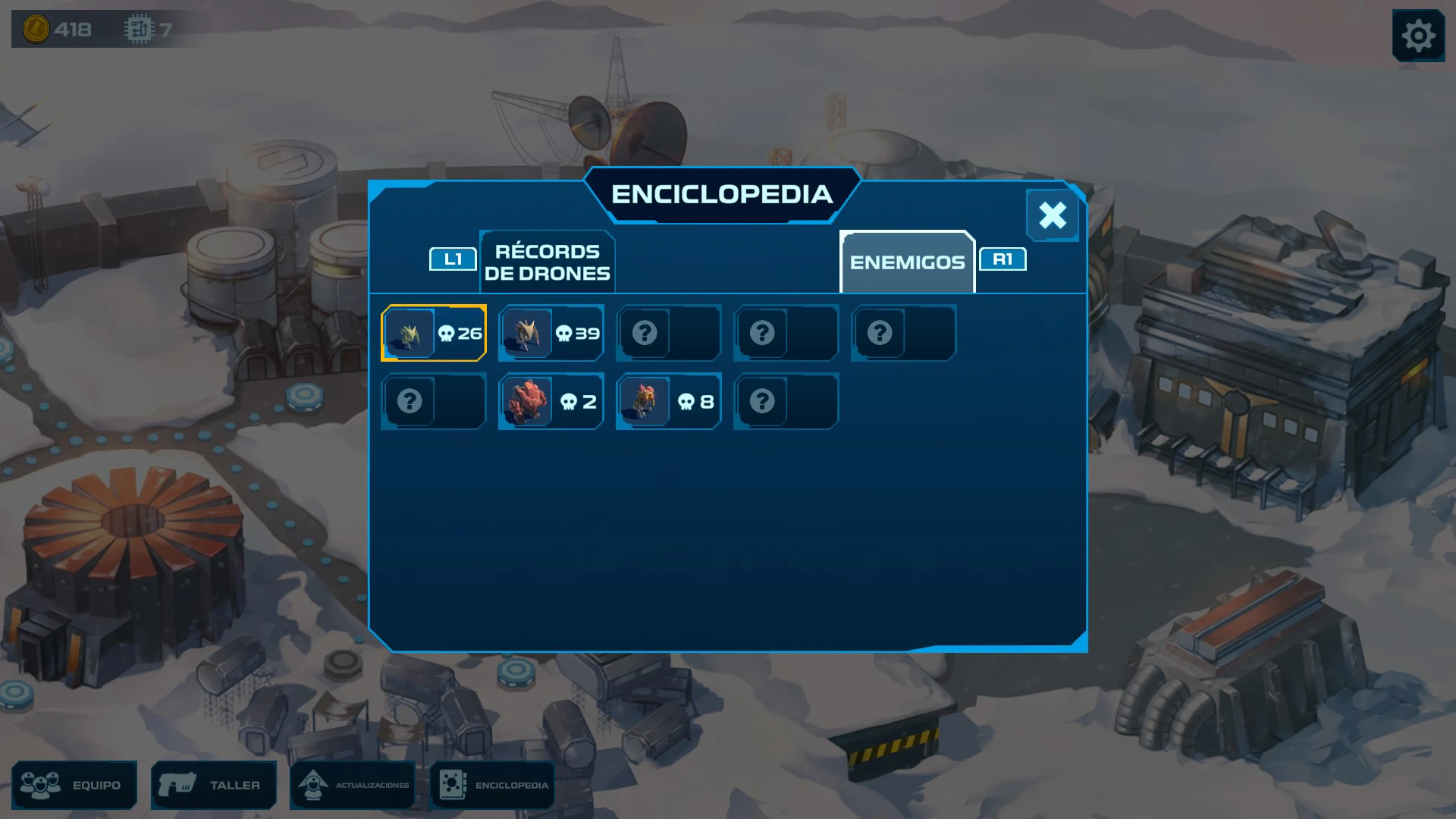Screen dimensions: 1456x819
Task: Show the enemy entry with 8 kills
Action: (x=669, y=401)
